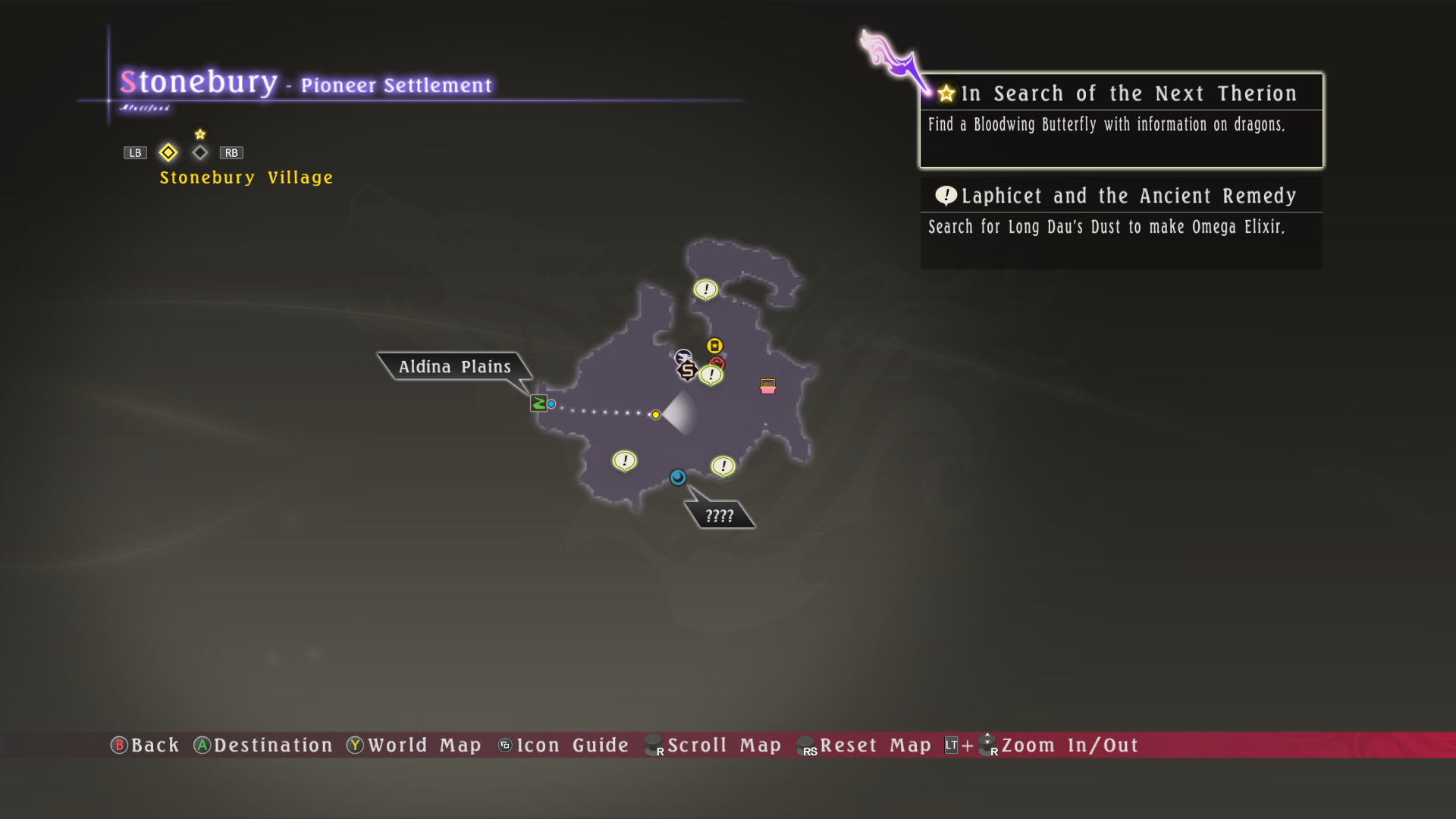Click the pink treasure chest map icon
The width and height of the screenshot is (1456, 819).
click(x=768, y=387)
